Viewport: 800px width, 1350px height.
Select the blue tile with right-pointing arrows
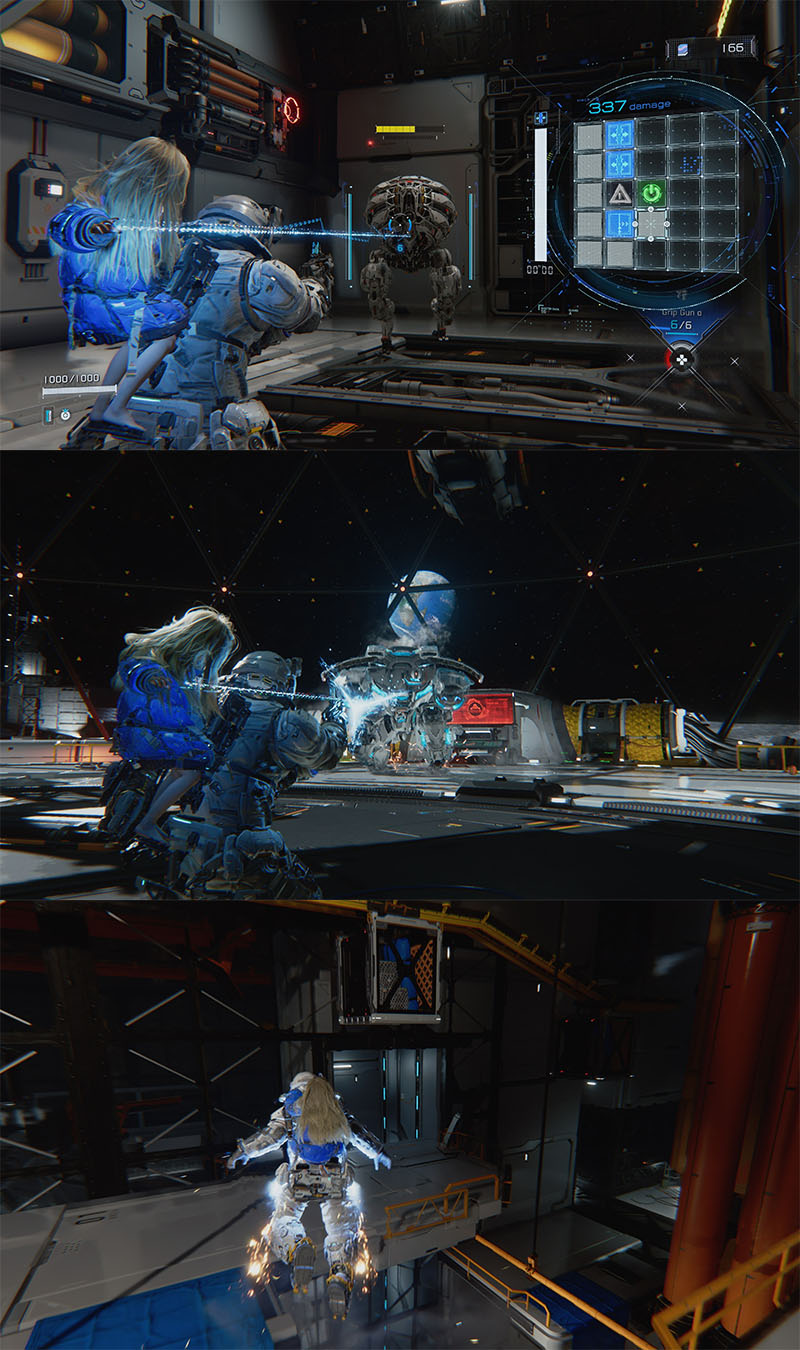(x=620, y=224)
